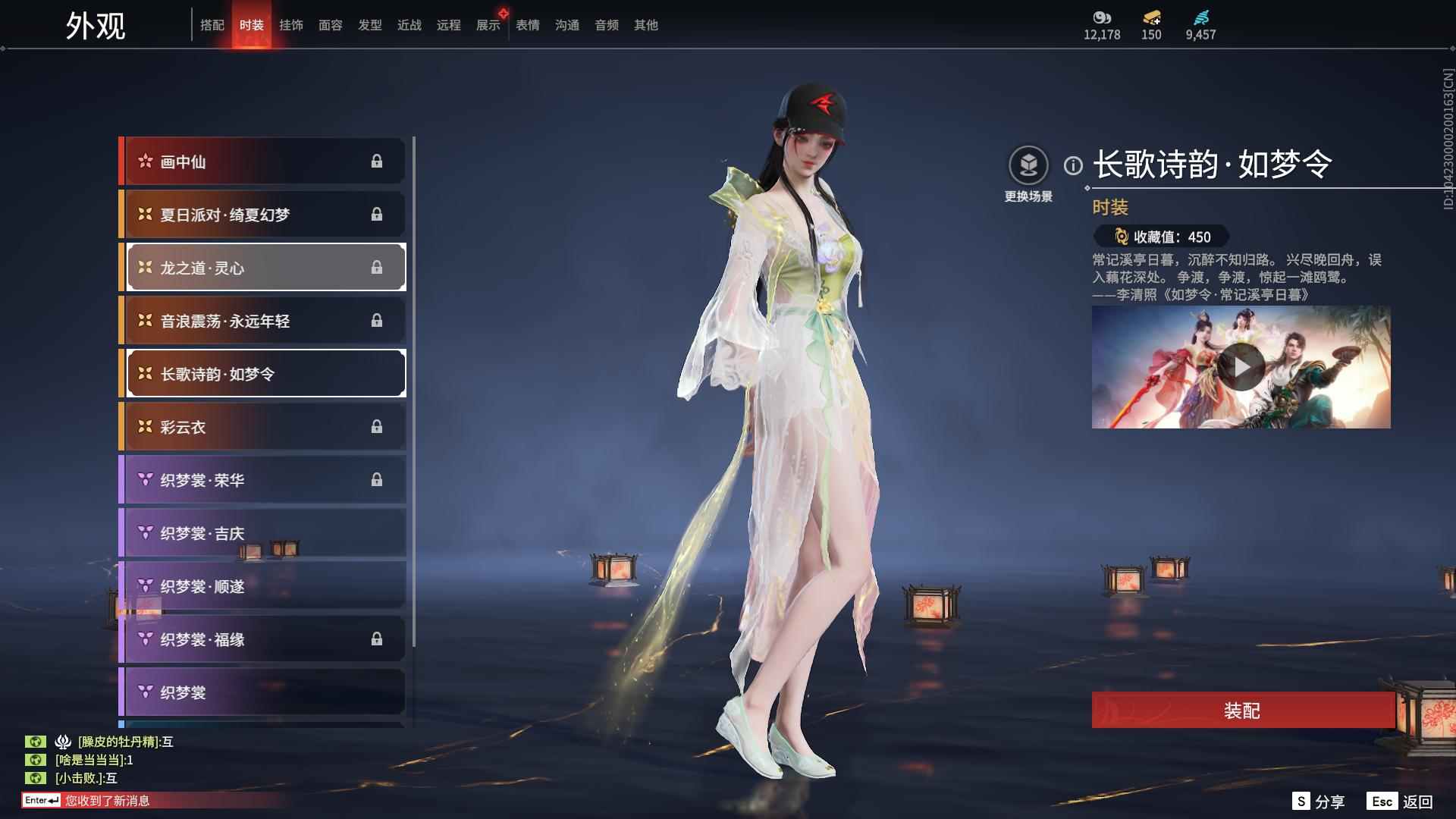Screen dimensions: 1456x819
Task: Play the outfit preview video
Action: [x=1241, y=367]
